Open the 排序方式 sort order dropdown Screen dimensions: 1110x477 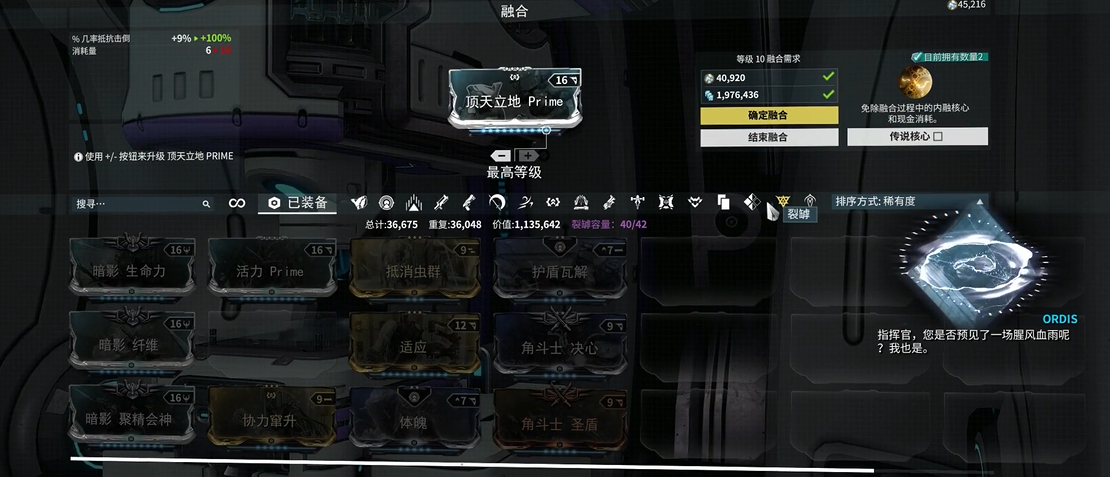coord(895,201)
